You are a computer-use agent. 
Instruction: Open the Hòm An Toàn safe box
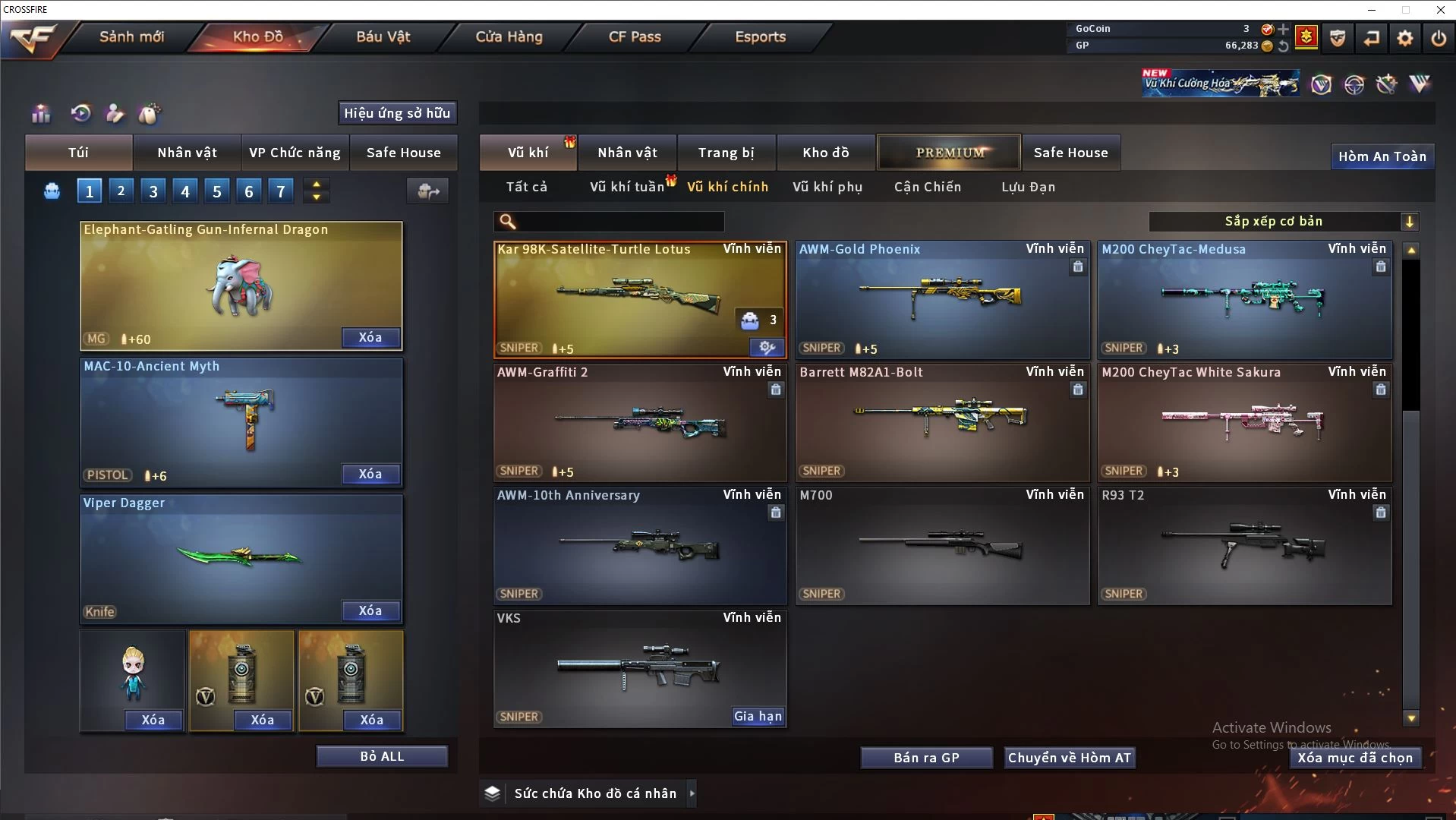point(1382,156)
